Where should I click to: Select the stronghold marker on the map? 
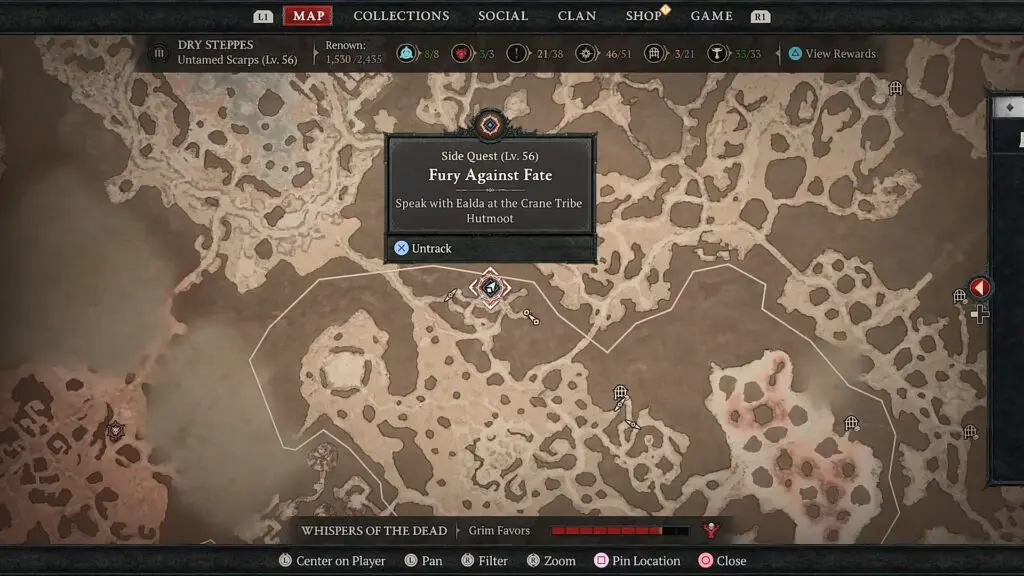[116, 431]
